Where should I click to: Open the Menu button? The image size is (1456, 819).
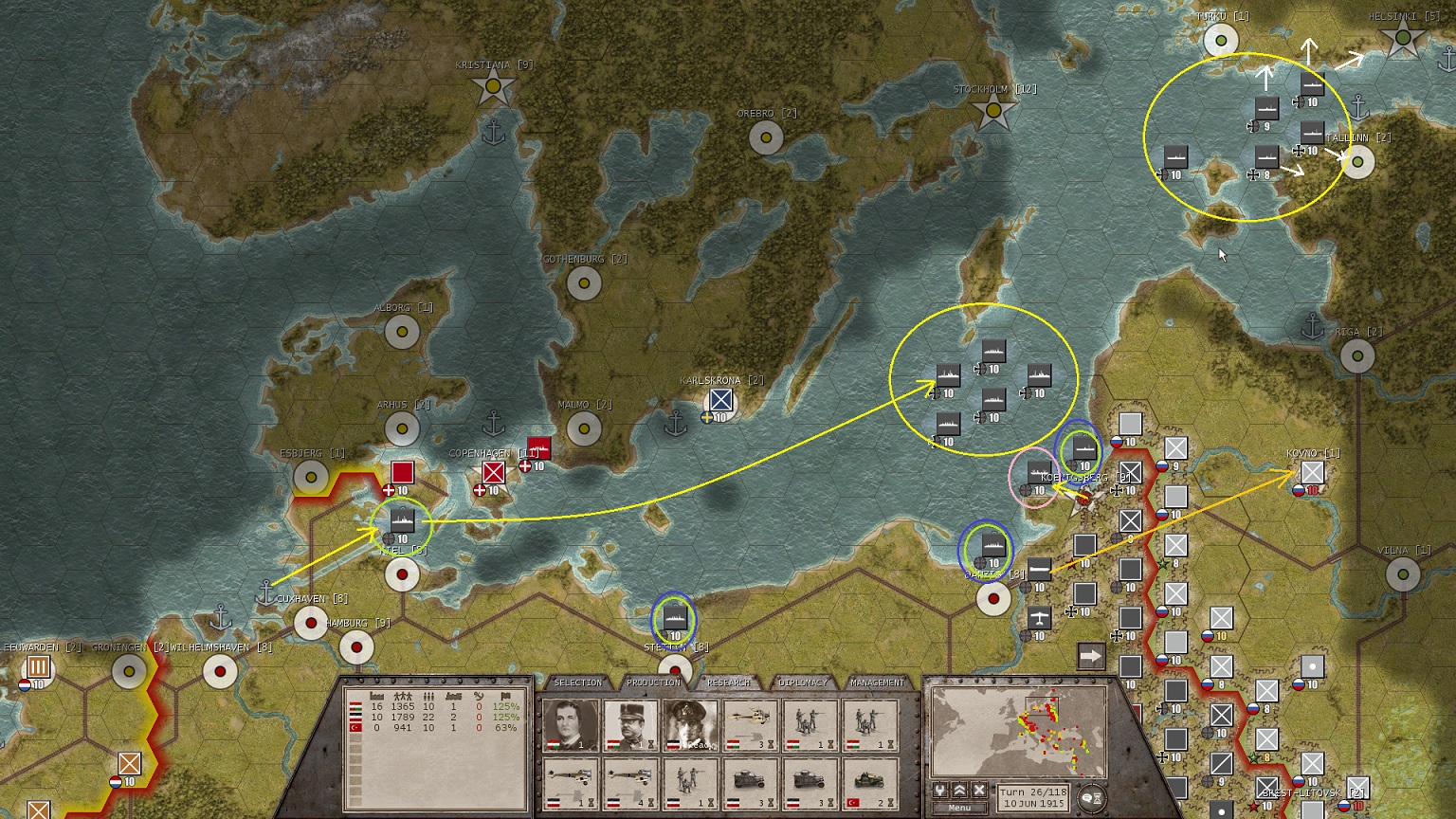[959, 808]
